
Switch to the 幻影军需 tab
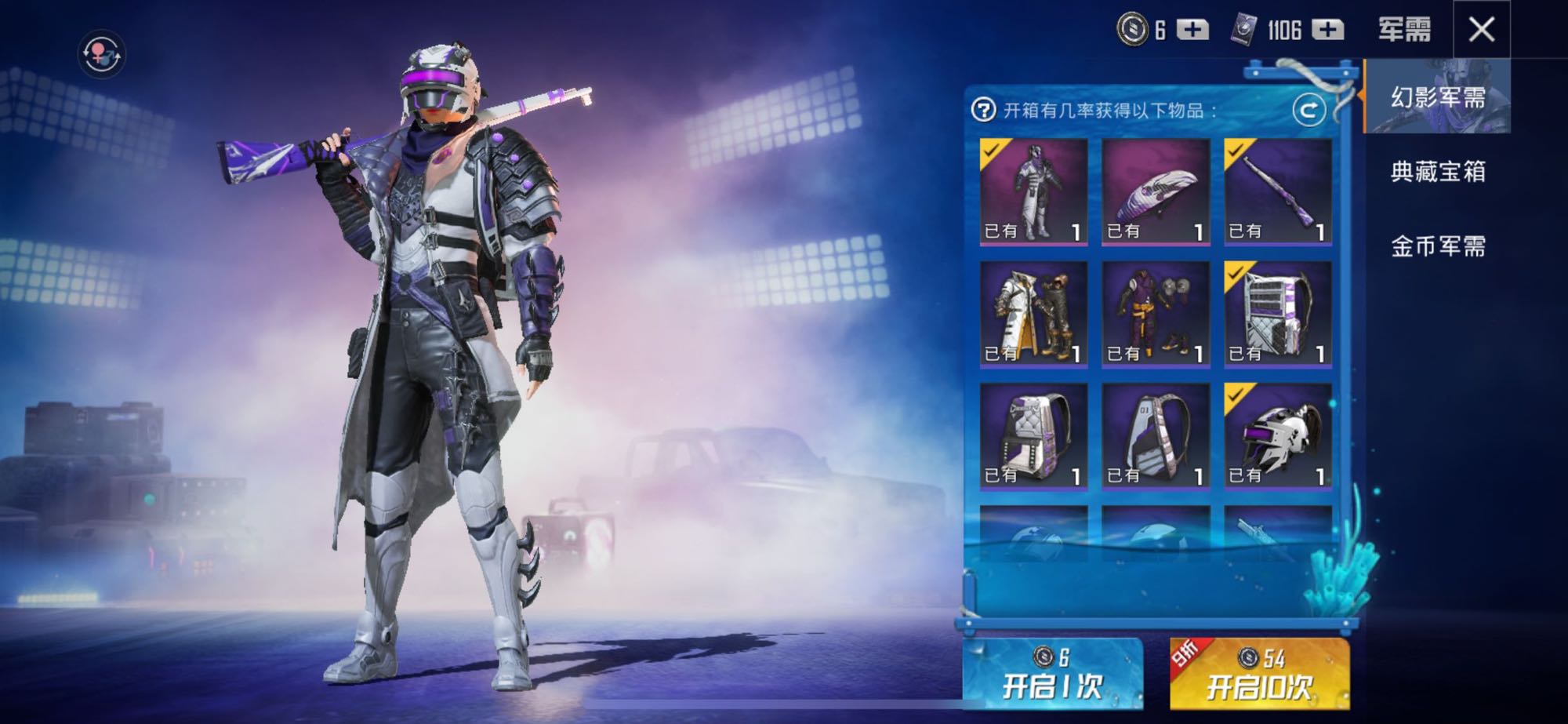coord(1437,97)
